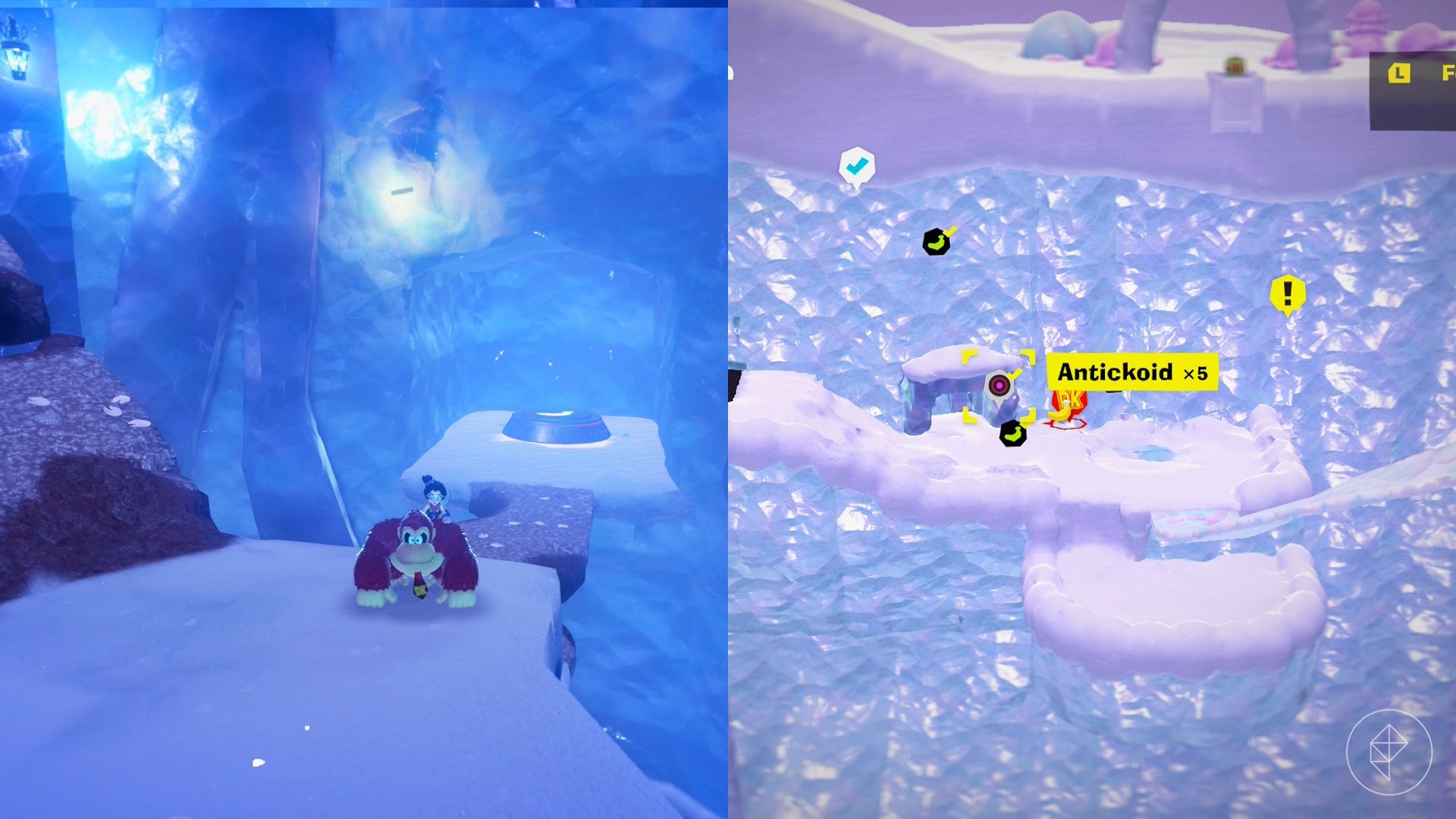1456x819 pixels.
Task: Toggle the checkmark inside the target brackets
Action: [x=1015, y=375]
